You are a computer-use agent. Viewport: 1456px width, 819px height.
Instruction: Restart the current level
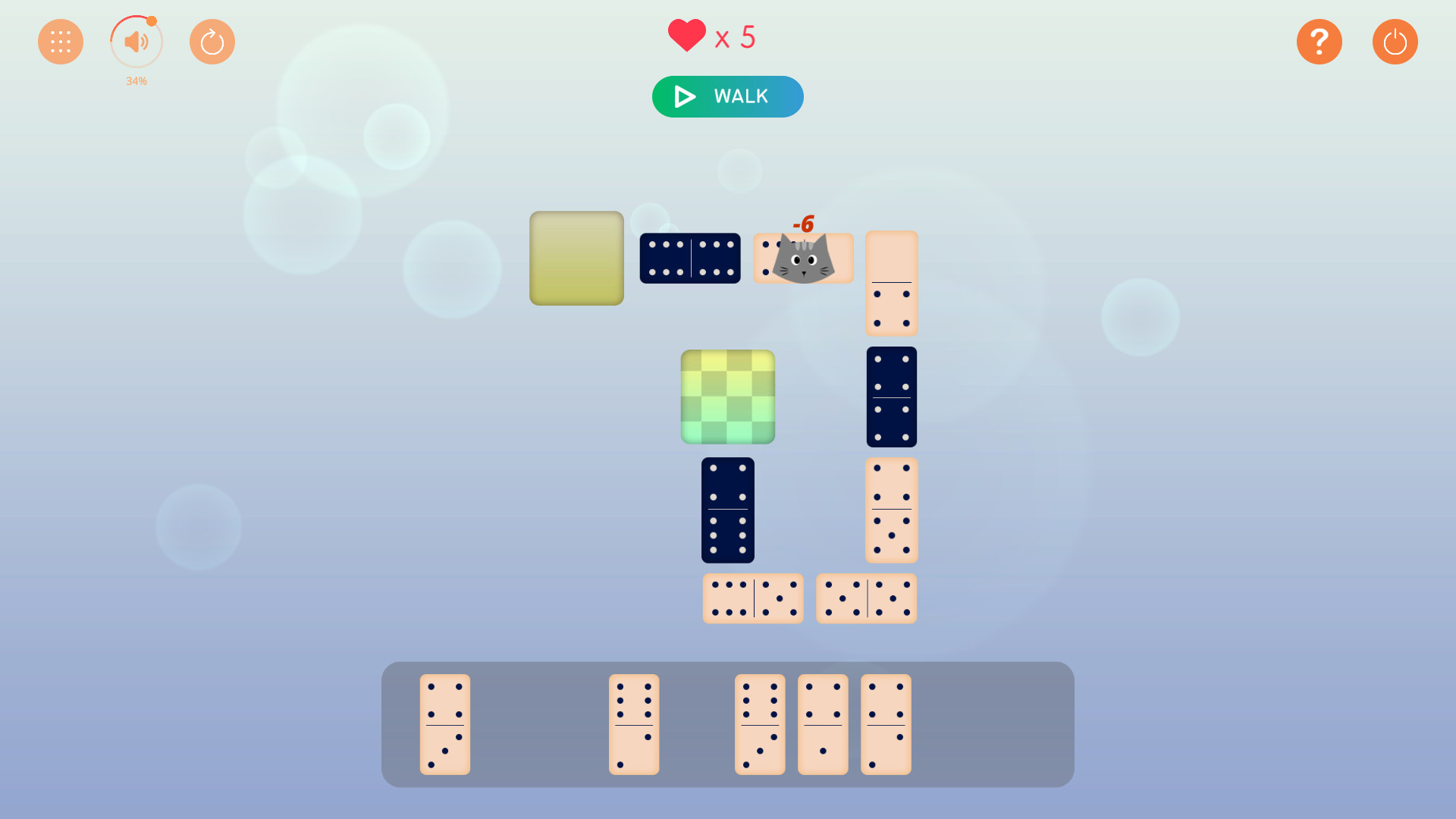tap(212, 41)
